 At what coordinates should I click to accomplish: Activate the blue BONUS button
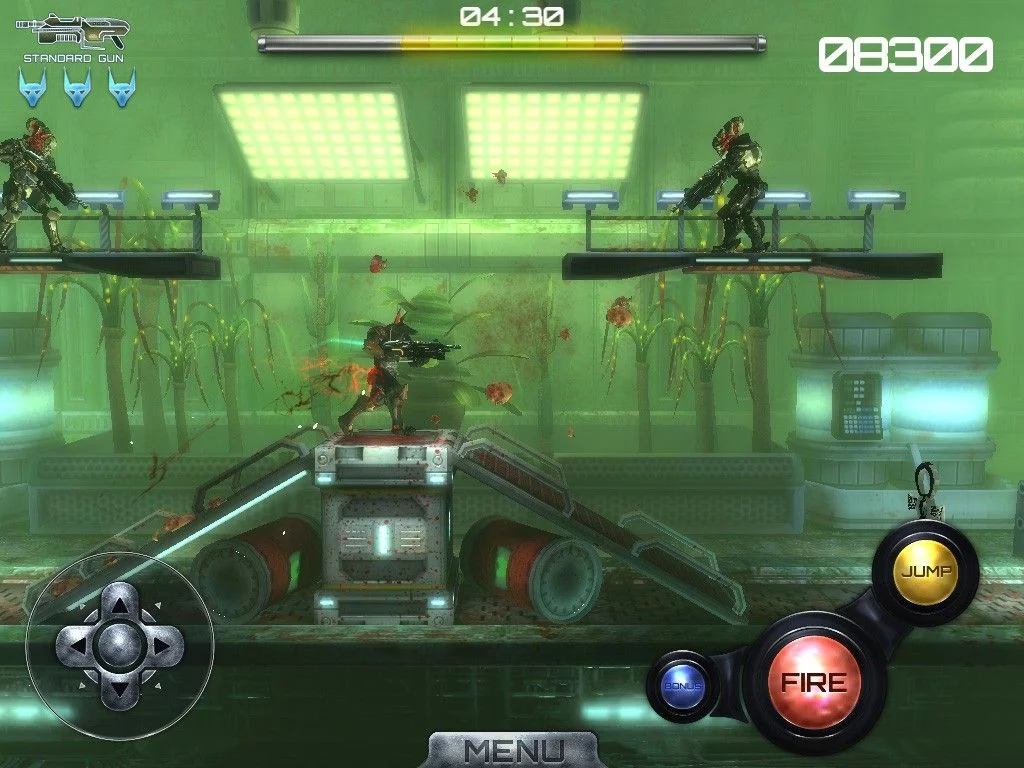[684, 686]
